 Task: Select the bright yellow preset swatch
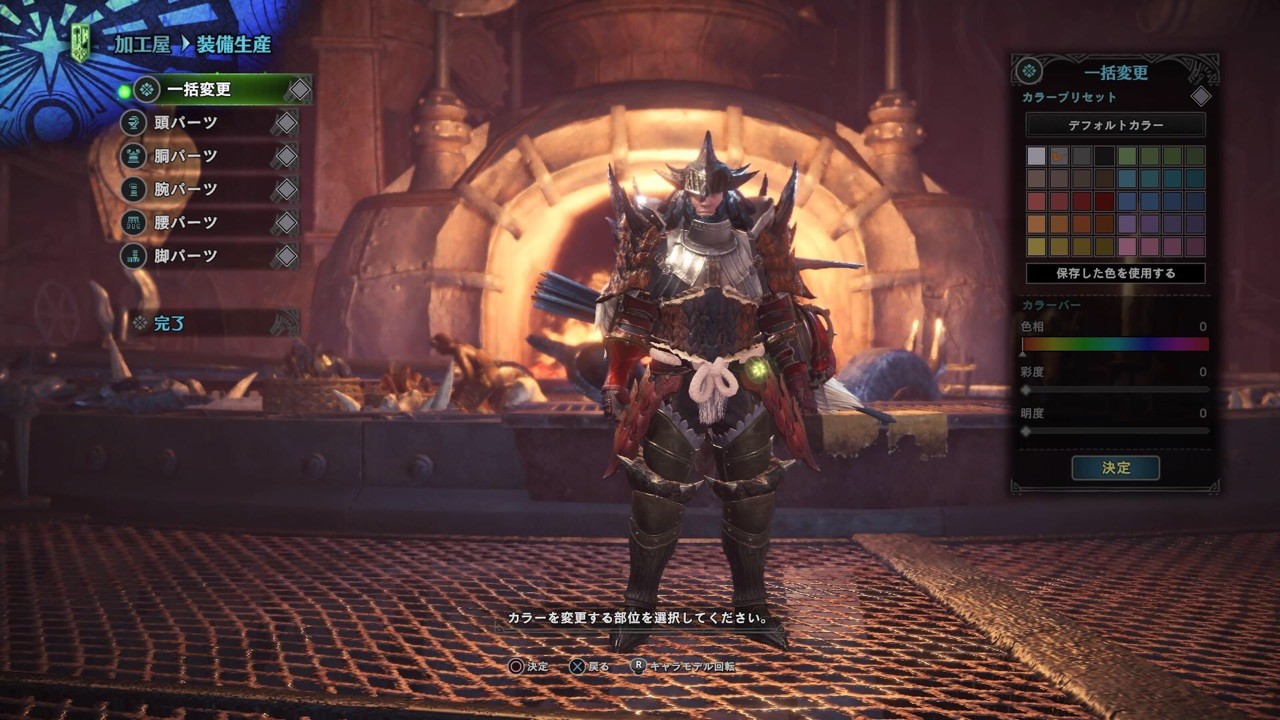(1036, 246)
